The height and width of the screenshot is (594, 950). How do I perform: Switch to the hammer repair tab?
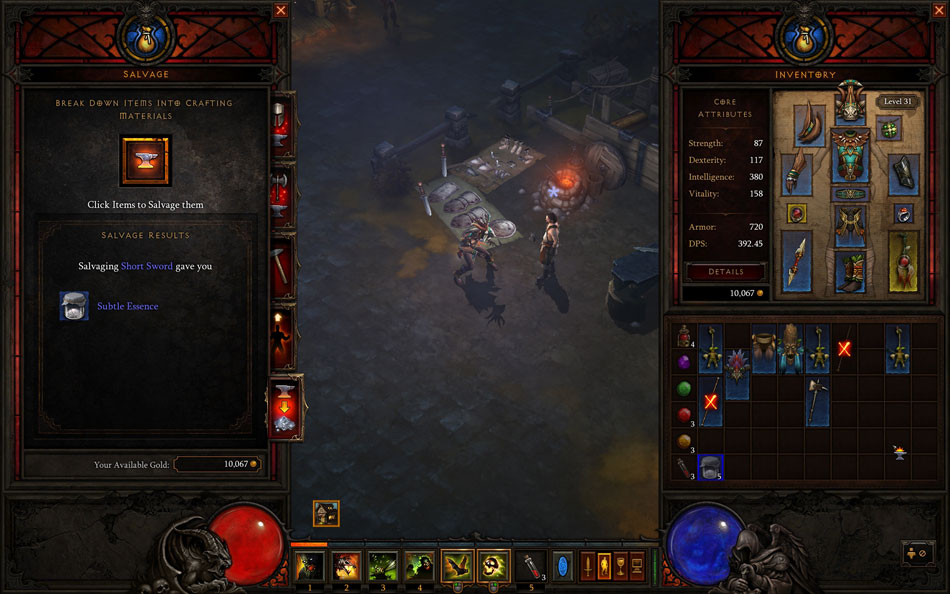282,265
